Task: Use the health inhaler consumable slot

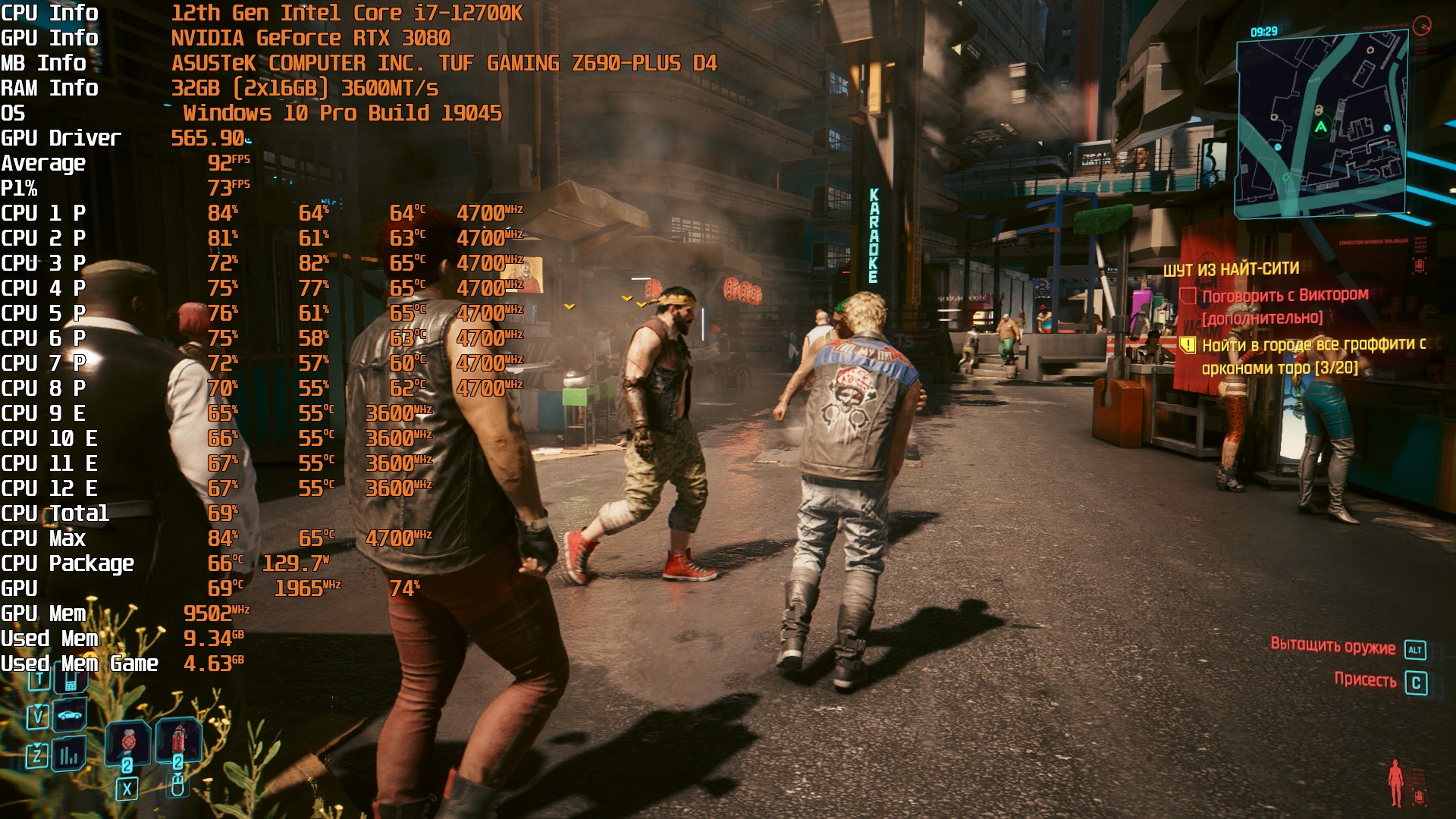Action: [128, 743]
